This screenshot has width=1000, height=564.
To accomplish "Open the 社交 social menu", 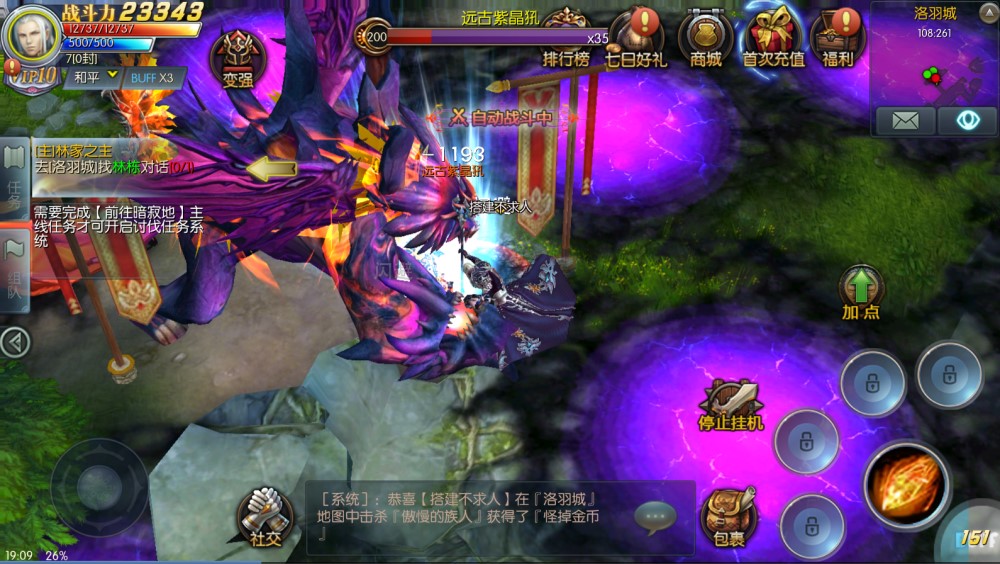I will tap(264, 515).
